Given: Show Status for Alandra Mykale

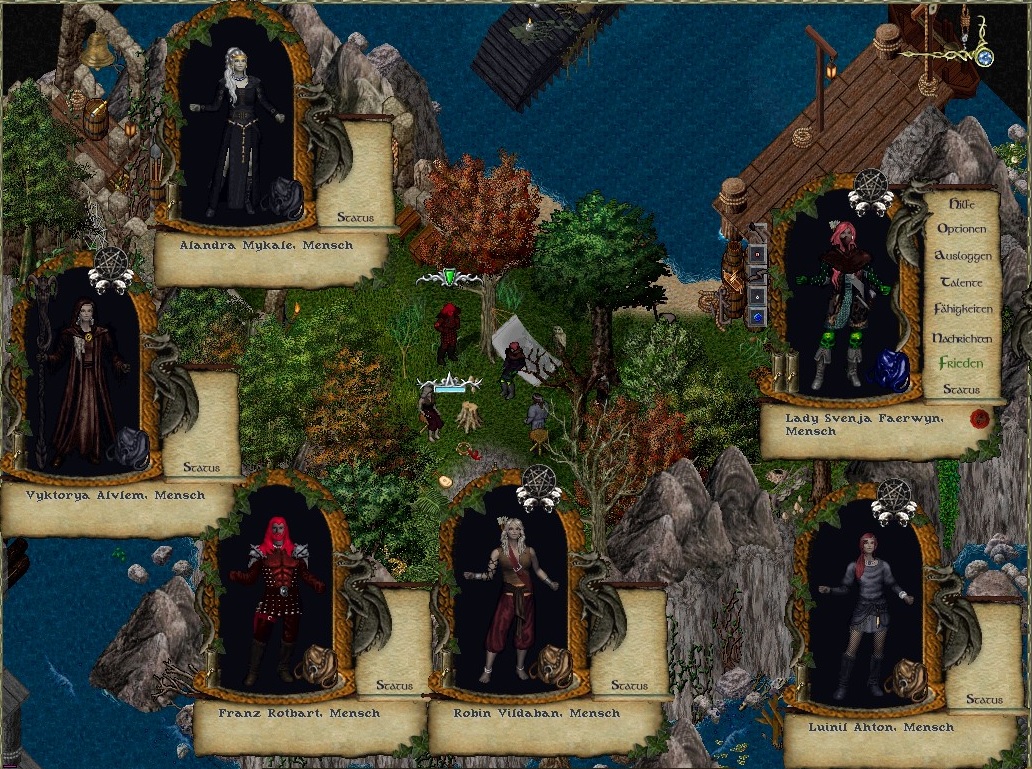Looking at the screenshot, I should pos(355,217).
